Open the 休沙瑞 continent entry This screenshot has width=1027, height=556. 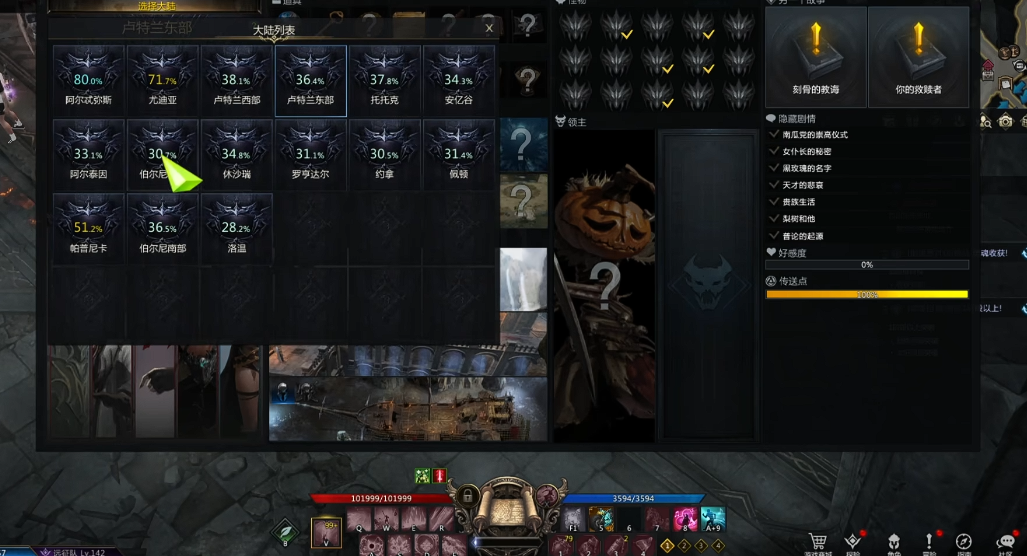coord(237,154)
